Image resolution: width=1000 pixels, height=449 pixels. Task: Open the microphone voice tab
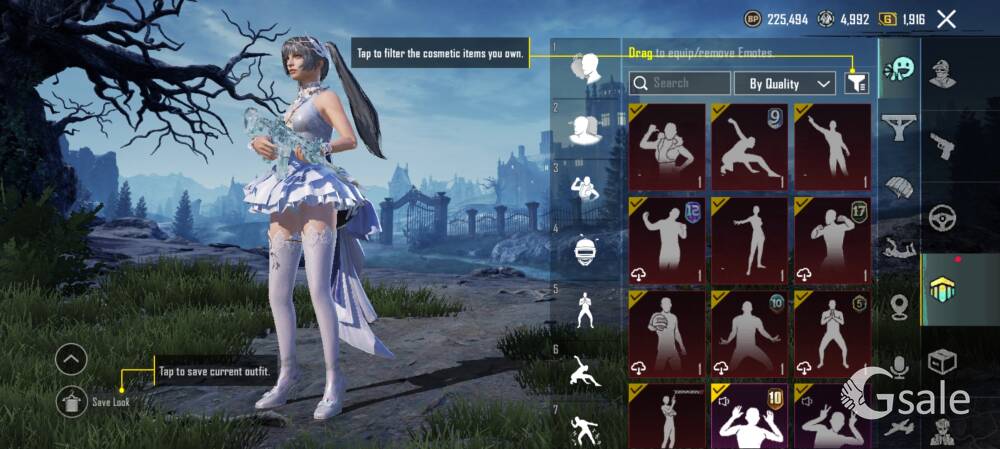point(899,366)
